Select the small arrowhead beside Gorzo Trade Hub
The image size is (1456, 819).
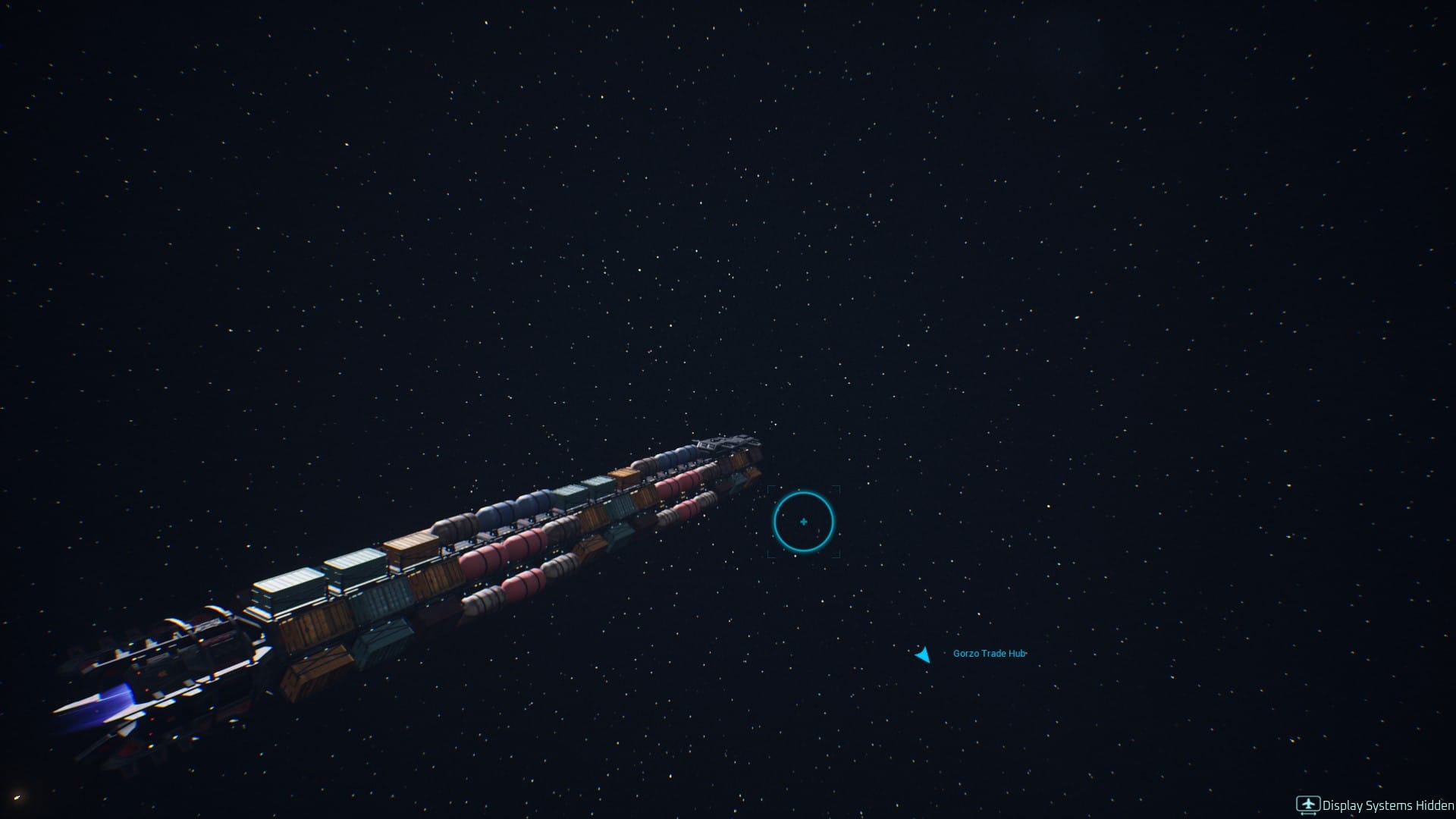pyautogui.click(x=923, y=655)
